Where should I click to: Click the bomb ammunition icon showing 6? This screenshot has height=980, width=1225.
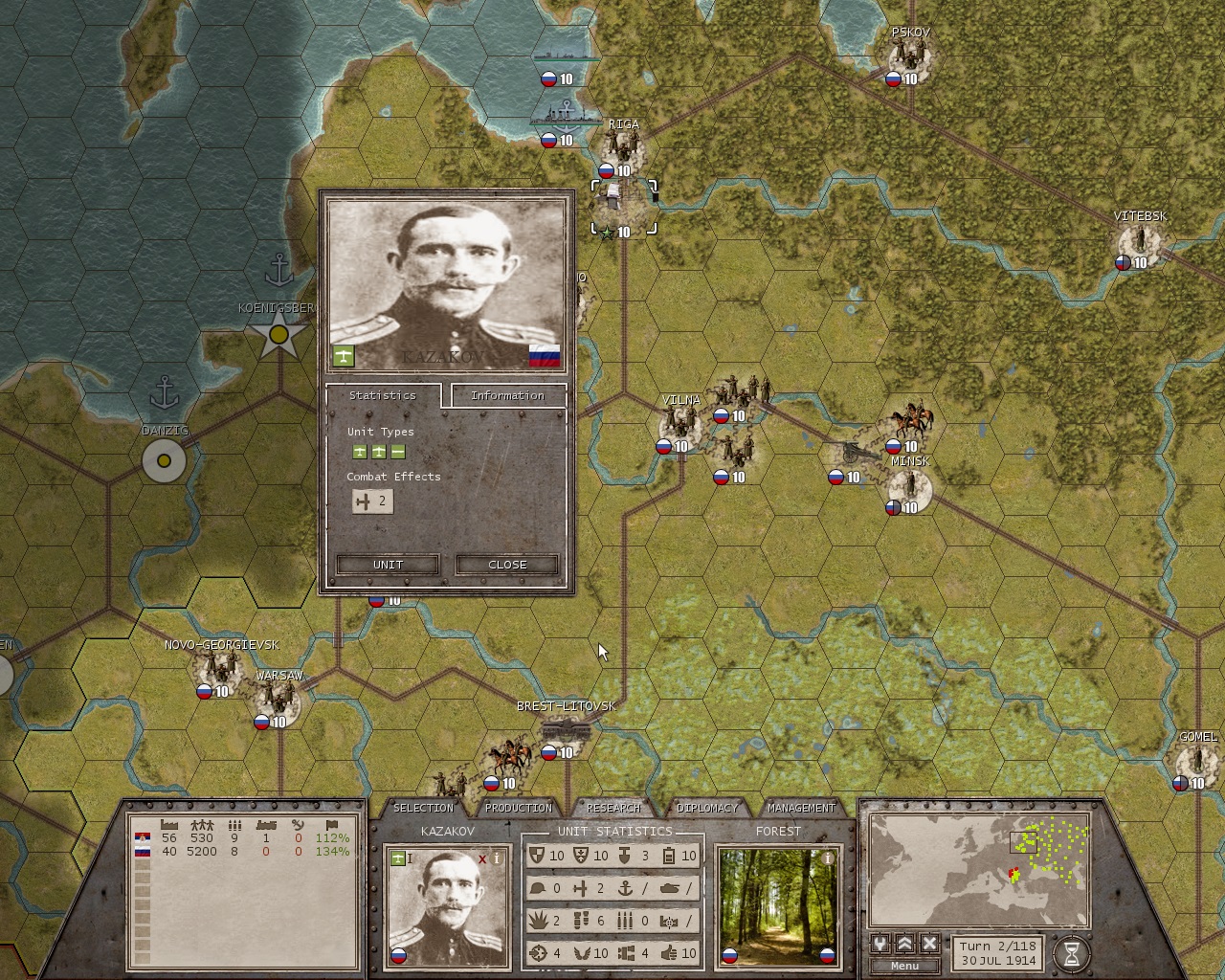(x=581, y=920)
